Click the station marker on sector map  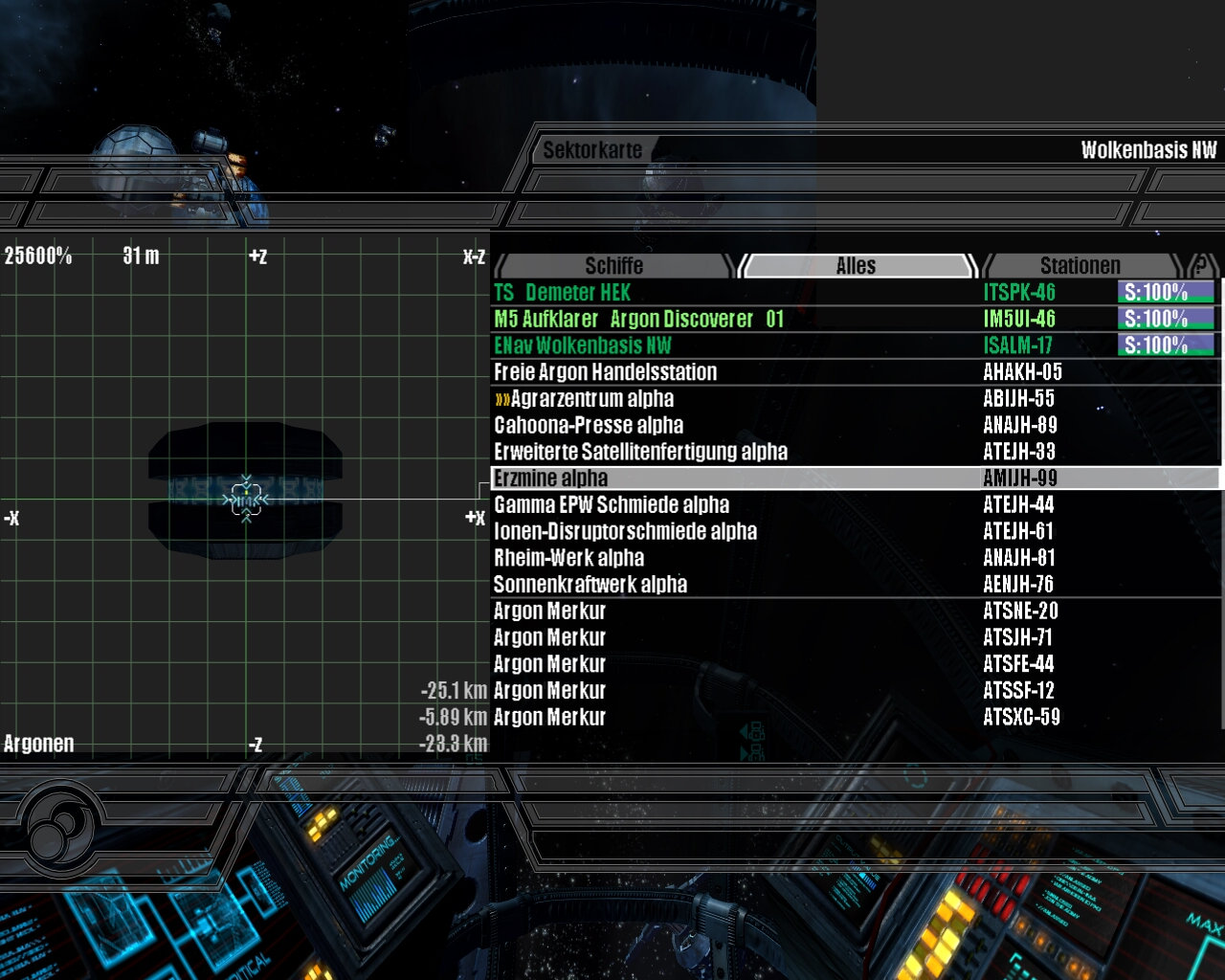tap(246, 499)
